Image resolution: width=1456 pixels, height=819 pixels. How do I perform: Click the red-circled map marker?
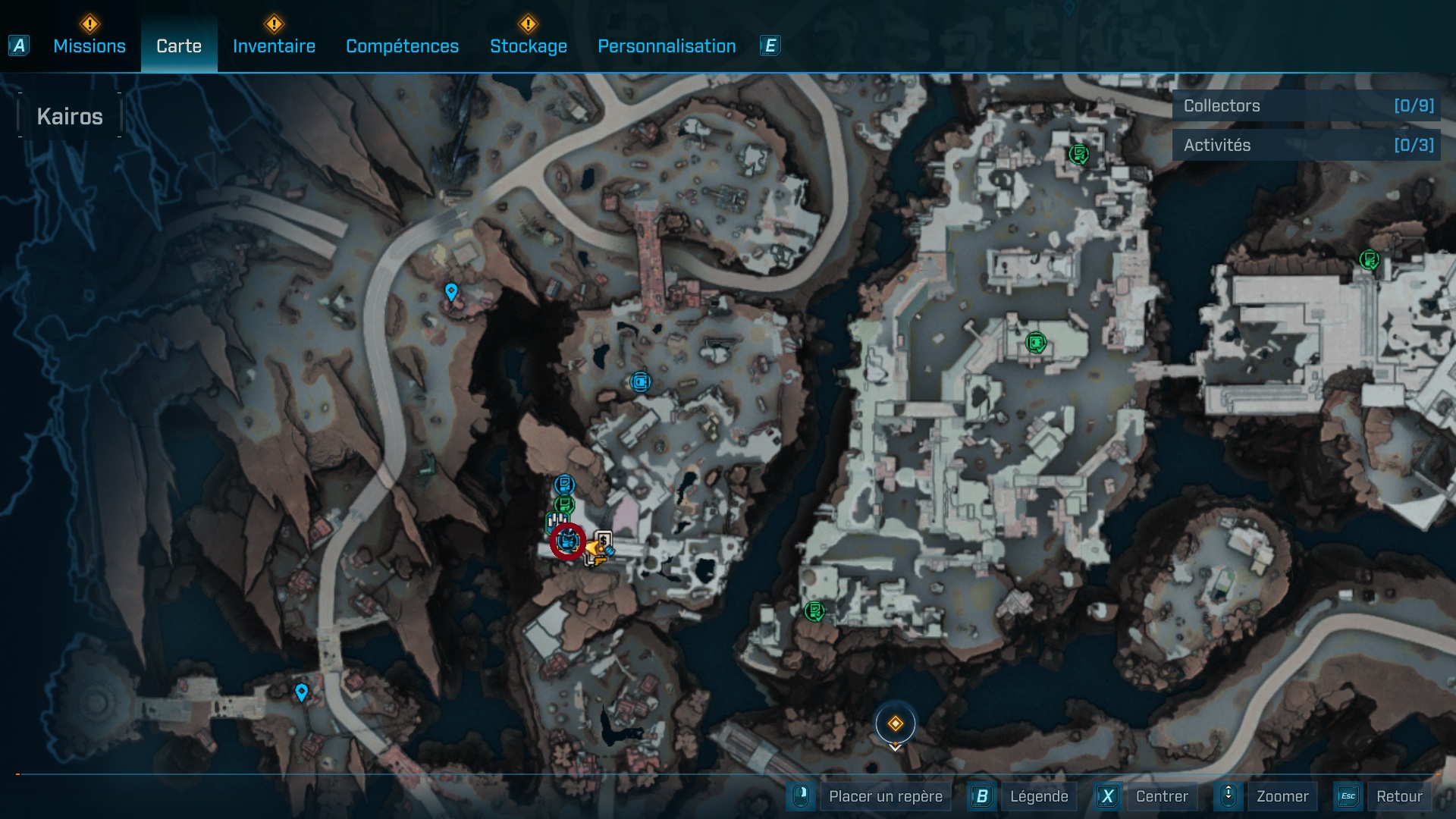tap(567, 541)
